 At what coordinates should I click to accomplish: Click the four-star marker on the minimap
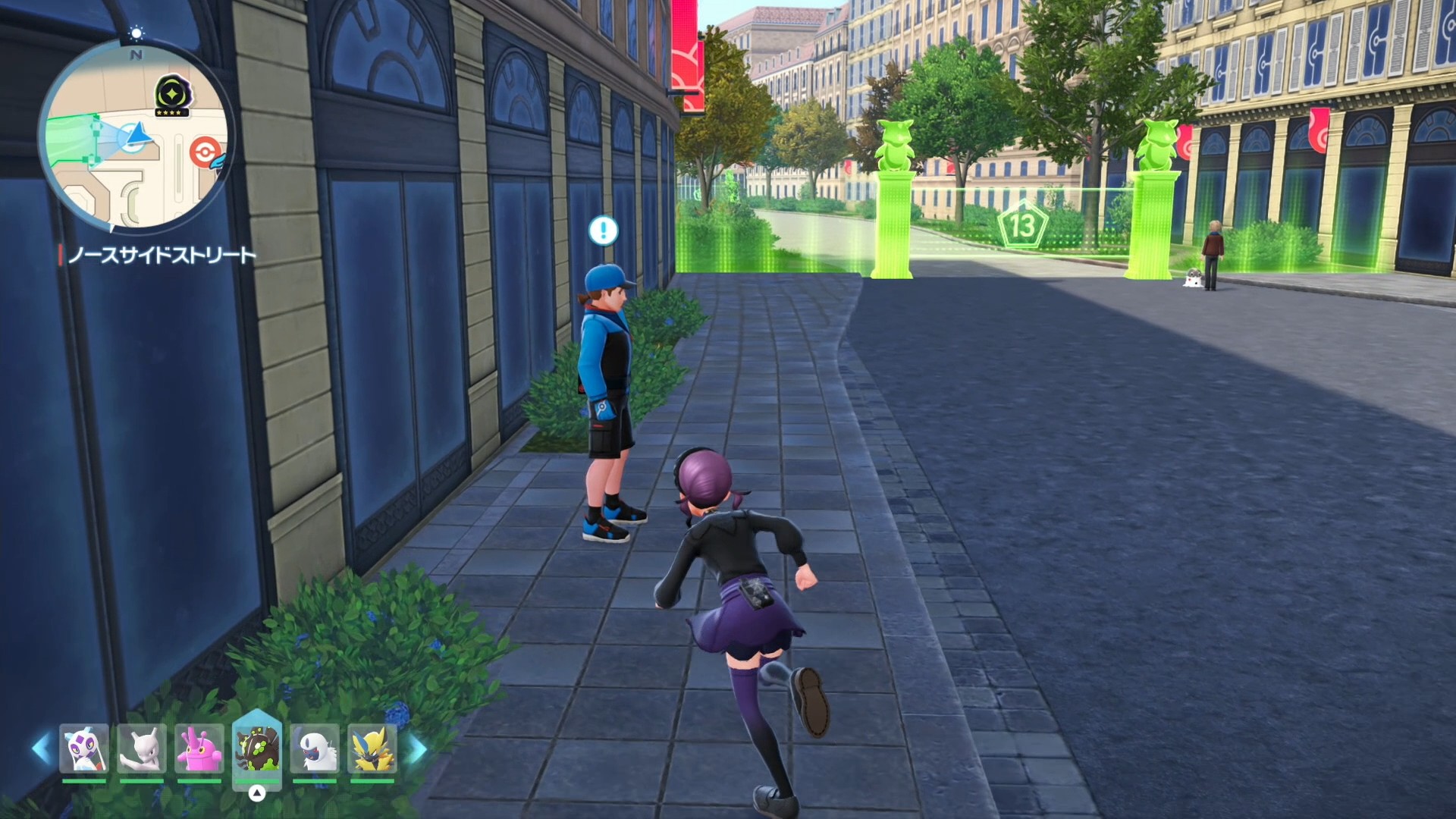[173, 96]
